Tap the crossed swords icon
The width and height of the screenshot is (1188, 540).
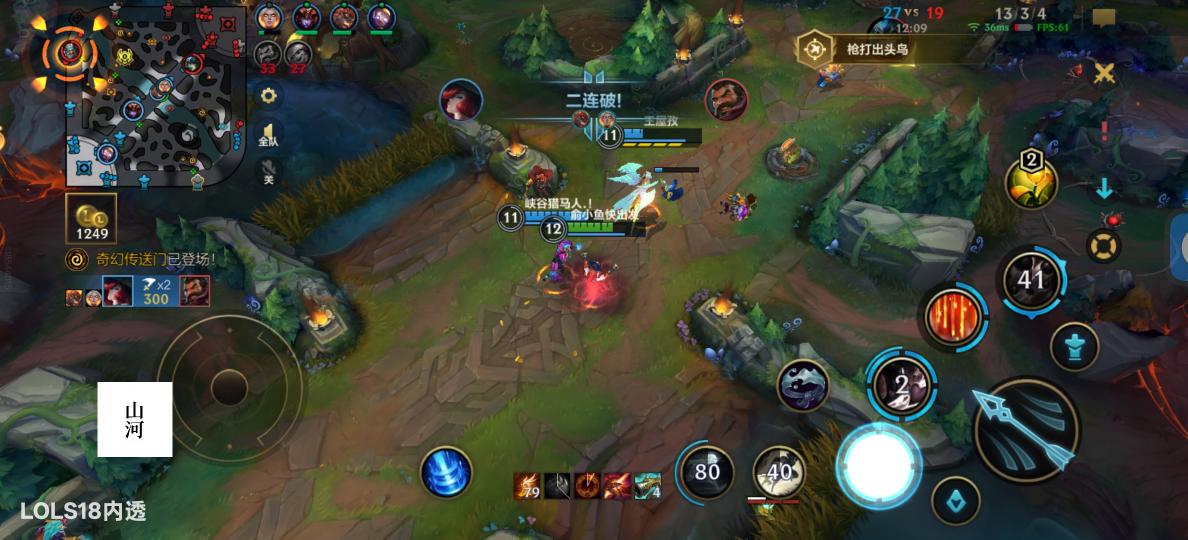(1104, 72)
